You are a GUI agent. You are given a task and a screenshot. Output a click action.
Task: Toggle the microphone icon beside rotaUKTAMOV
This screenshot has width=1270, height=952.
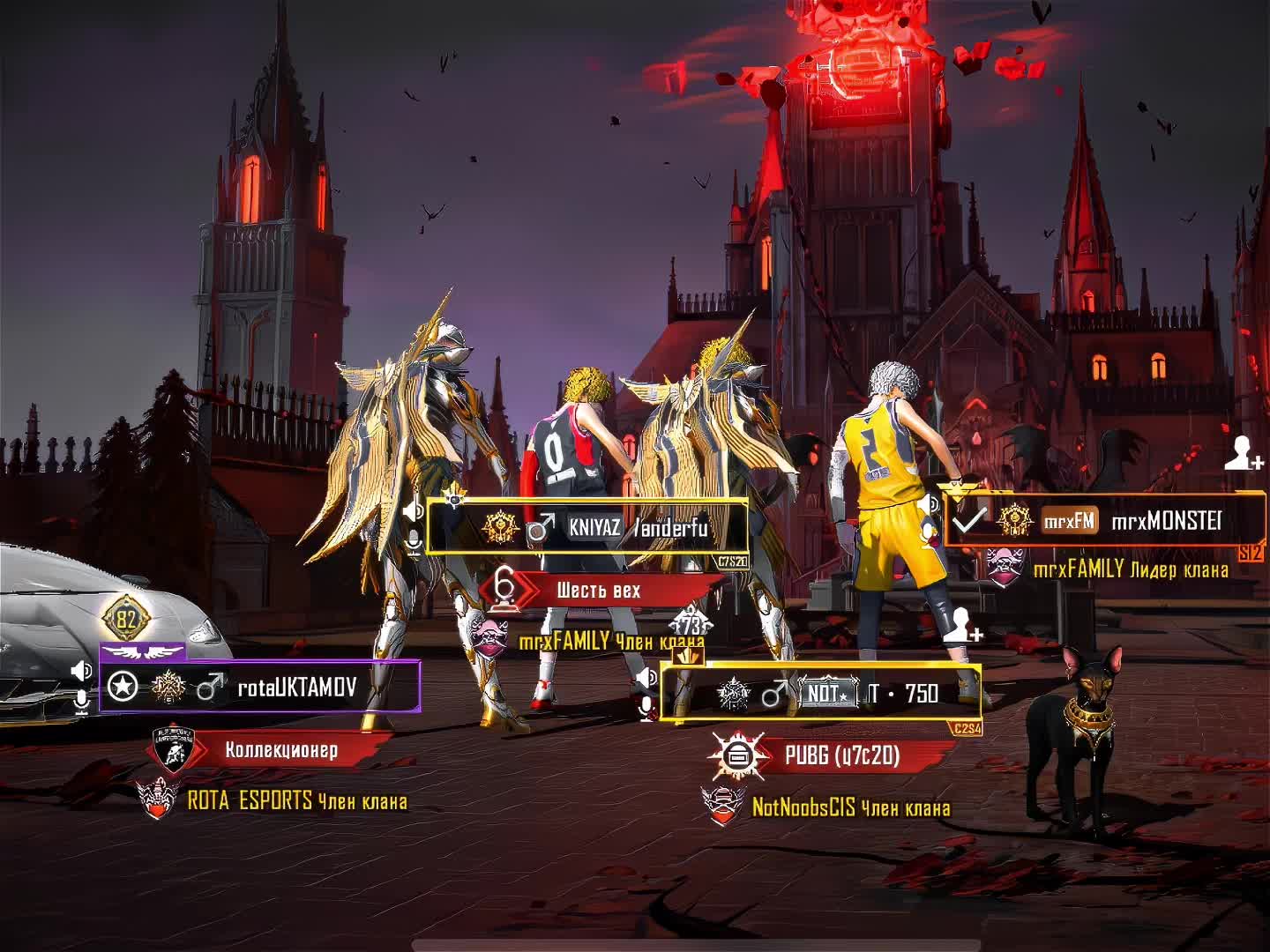pyautogui.click(x=81, y=702)
